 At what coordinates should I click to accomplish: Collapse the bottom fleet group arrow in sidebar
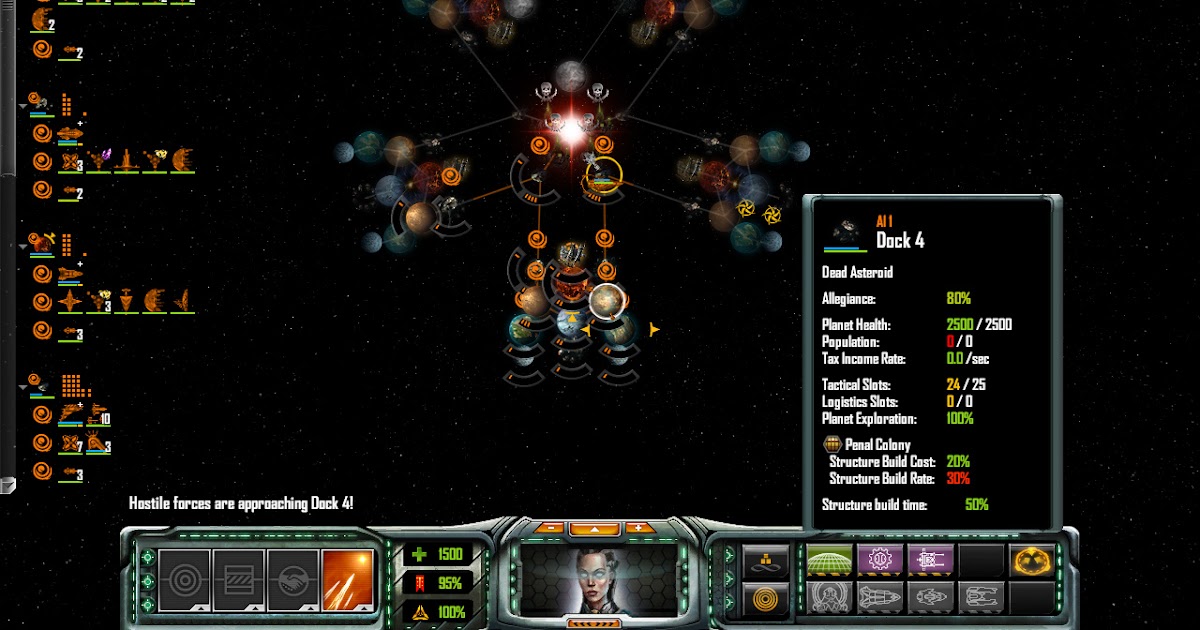[23, 385]
